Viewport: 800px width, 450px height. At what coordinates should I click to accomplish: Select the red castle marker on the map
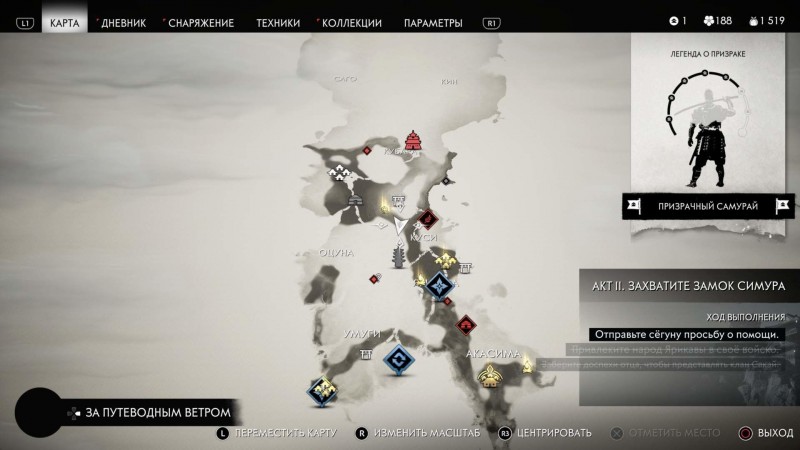point(412,140)
